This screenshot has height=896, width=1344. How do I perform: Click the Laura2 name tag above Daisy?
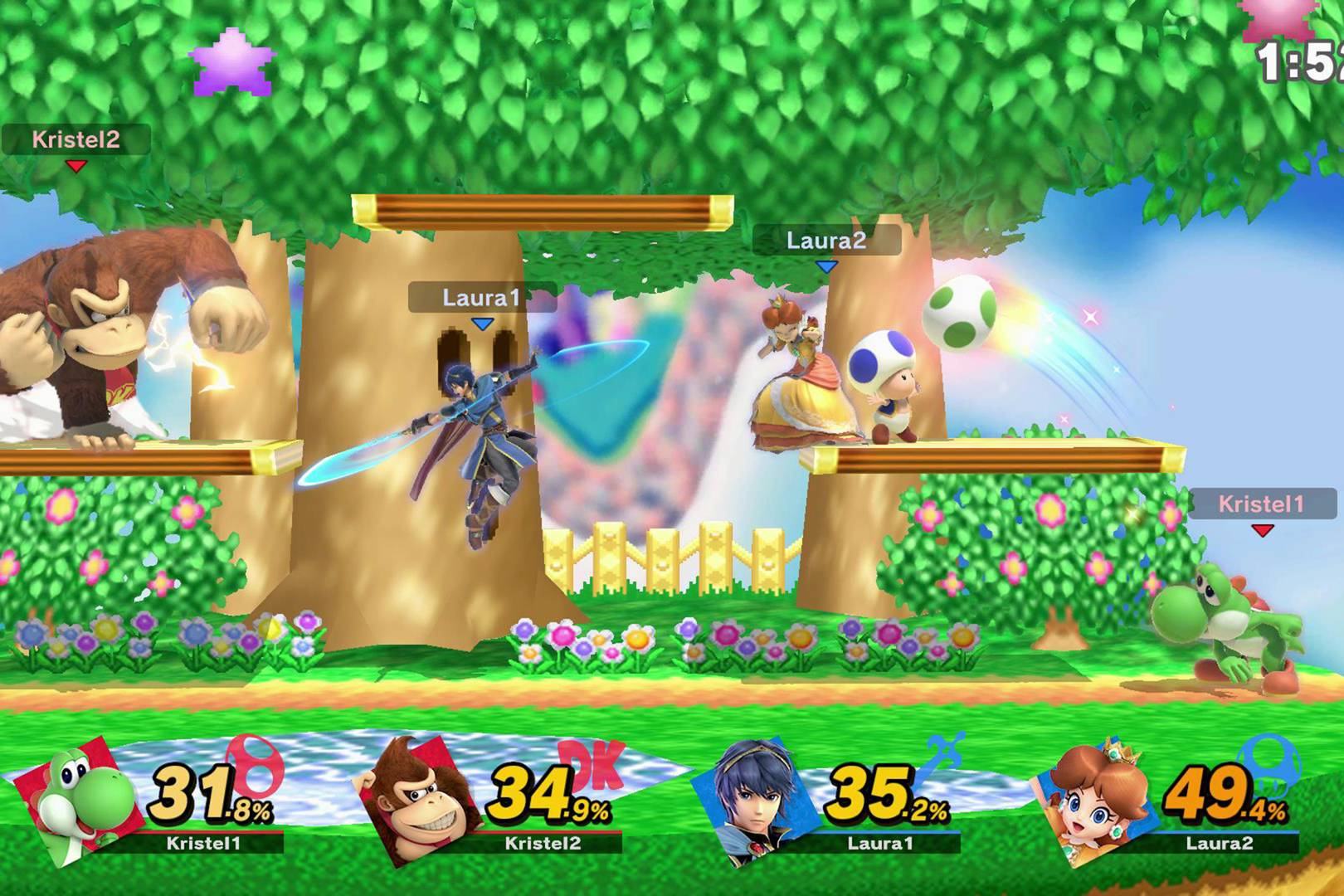(x=825, y=241)
